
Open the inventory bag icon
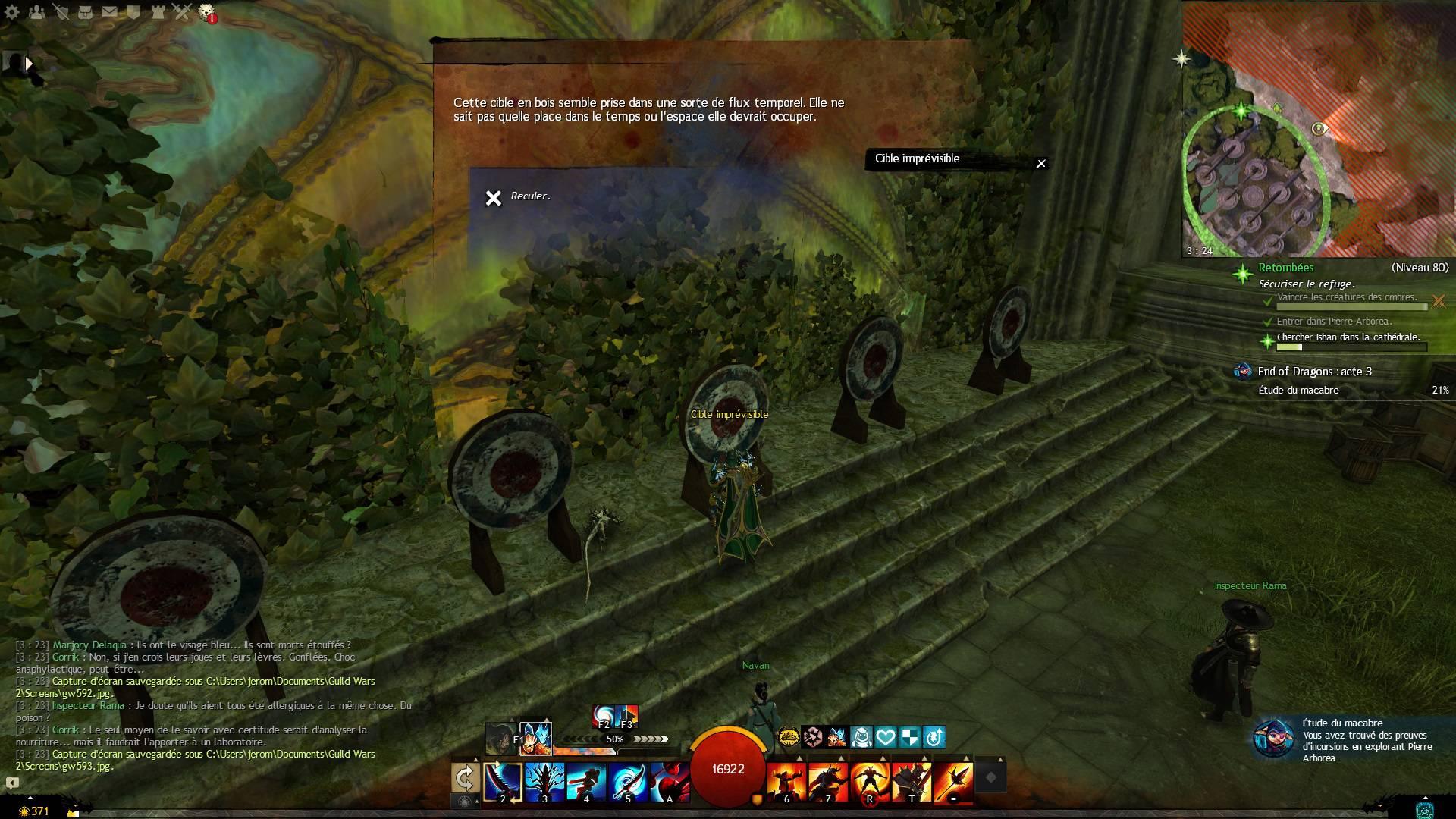85,12
